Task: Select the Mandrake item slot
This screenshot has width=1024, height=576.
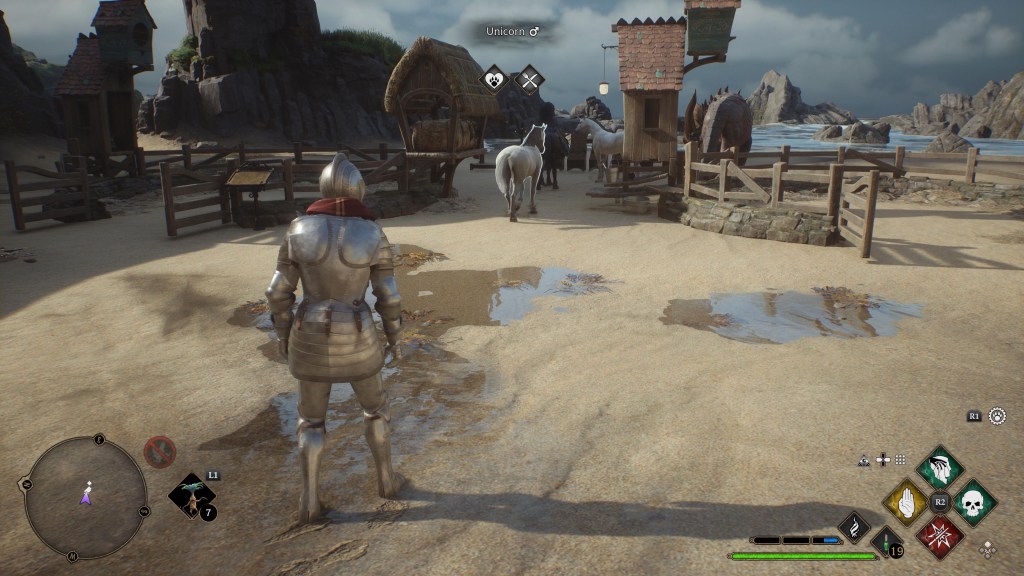Action: [189, 496]
